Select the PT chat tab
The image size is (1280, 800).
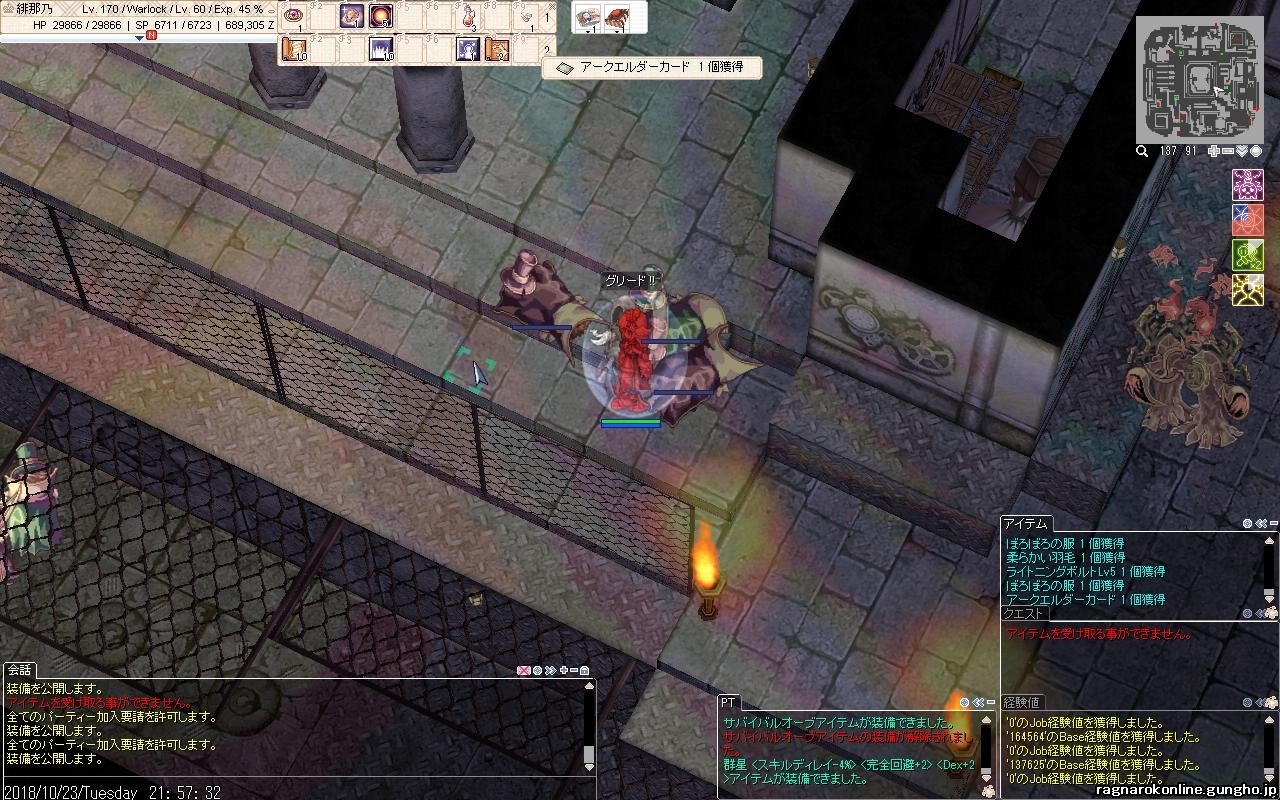(x=728, y=702)
